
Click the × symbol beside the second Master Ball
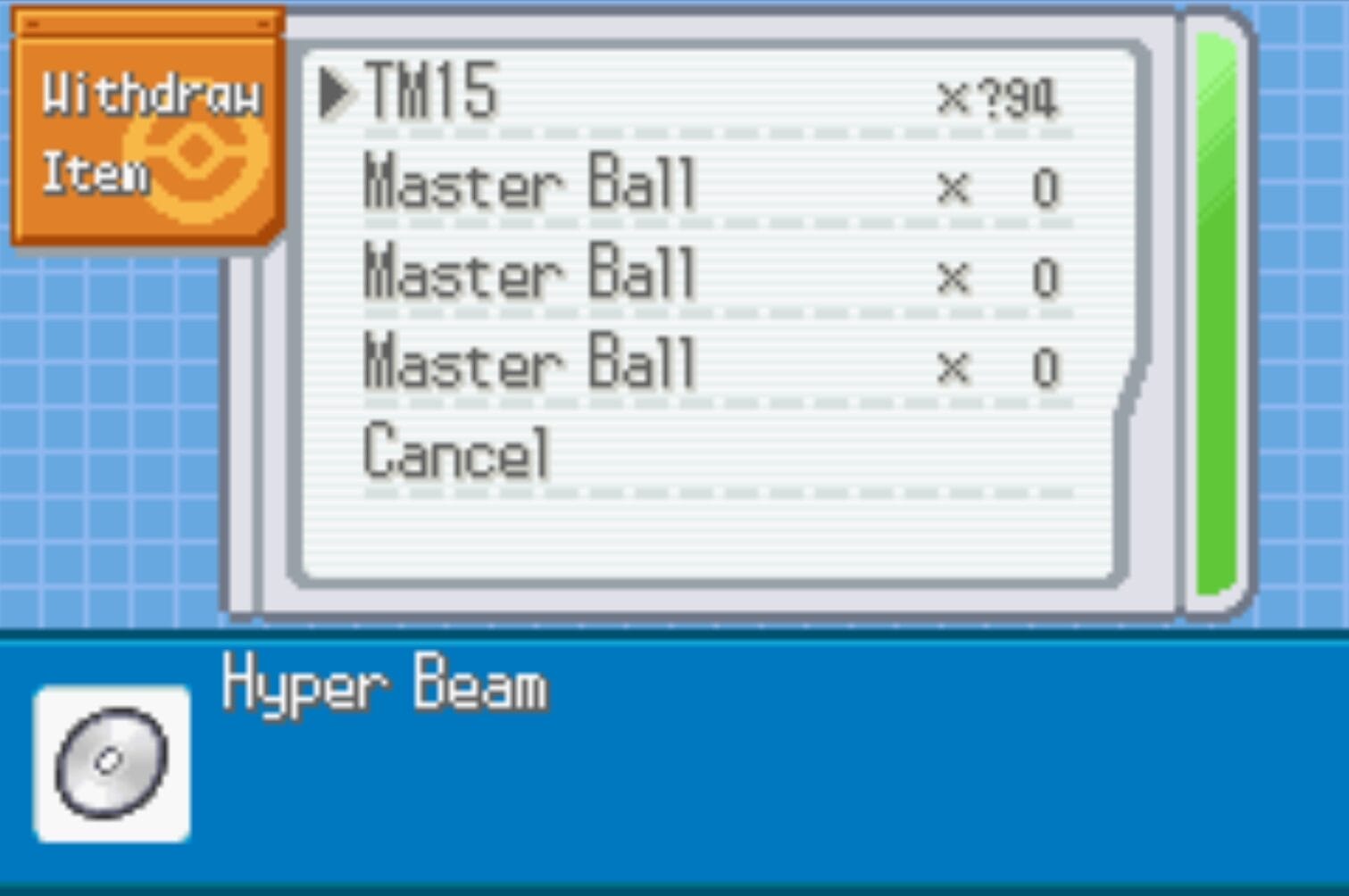tap(953, 274)
